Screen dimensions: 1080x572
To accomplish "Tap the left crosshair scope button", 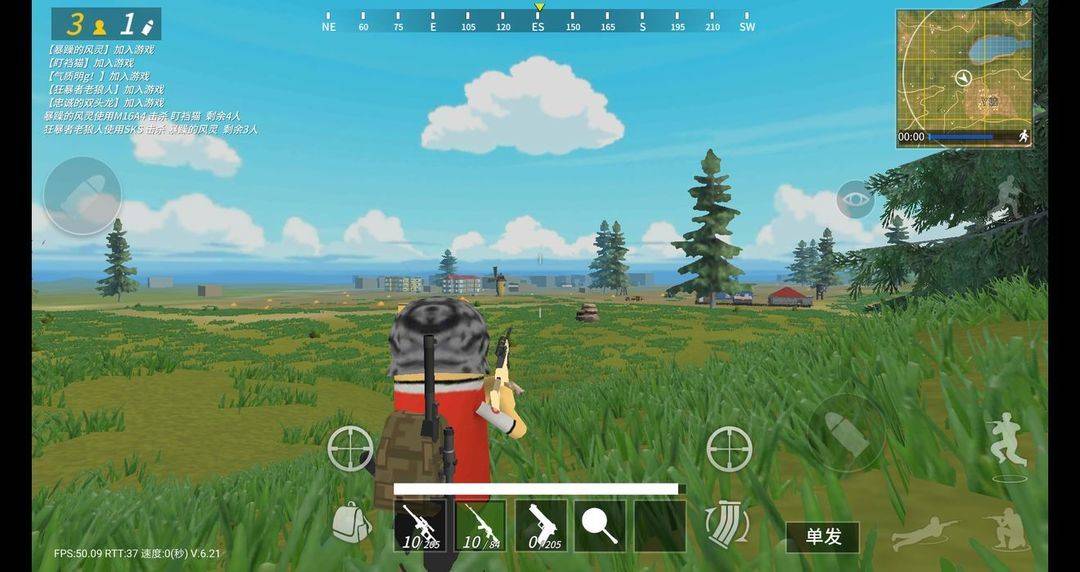I will [x=351, y=449].
